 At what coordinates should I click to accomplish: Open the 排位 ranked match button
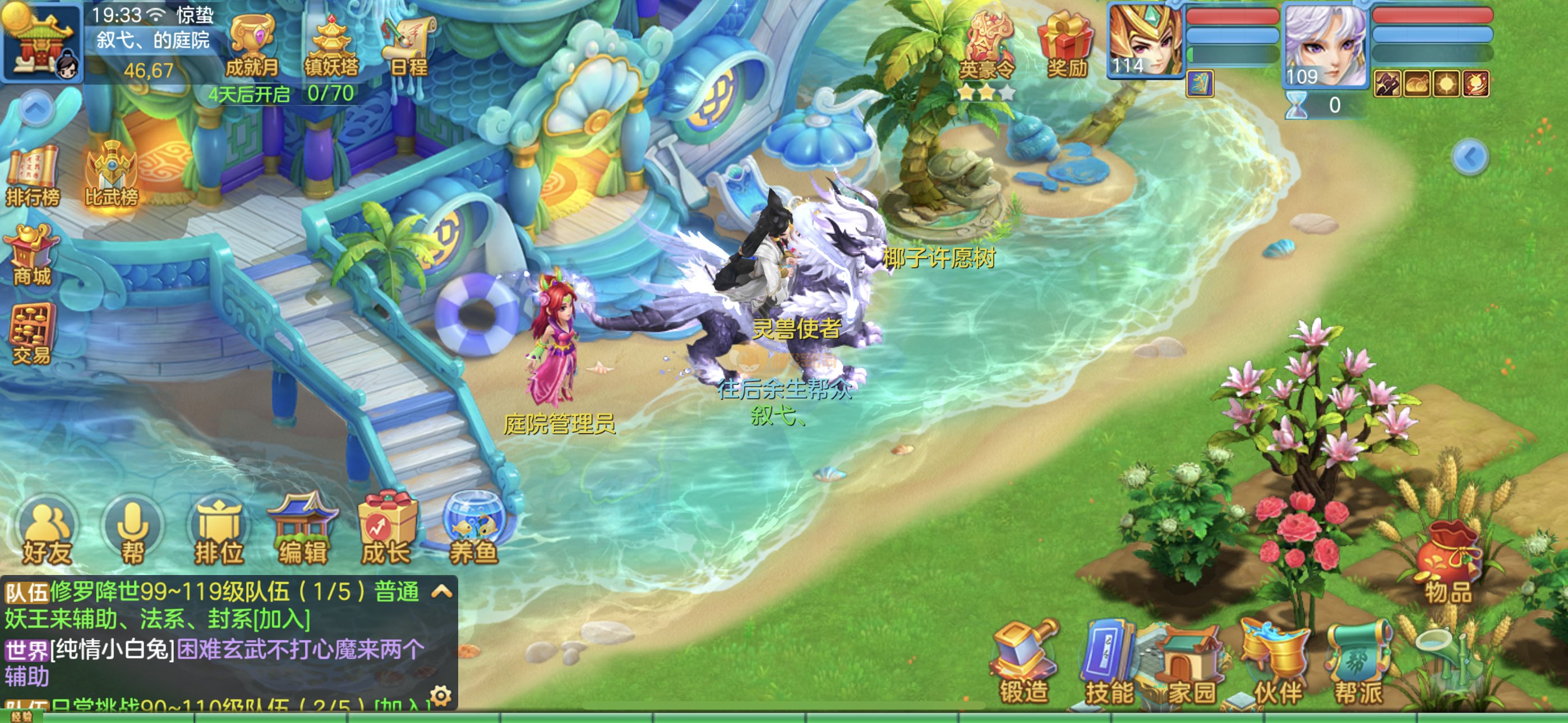pos(219,533)
